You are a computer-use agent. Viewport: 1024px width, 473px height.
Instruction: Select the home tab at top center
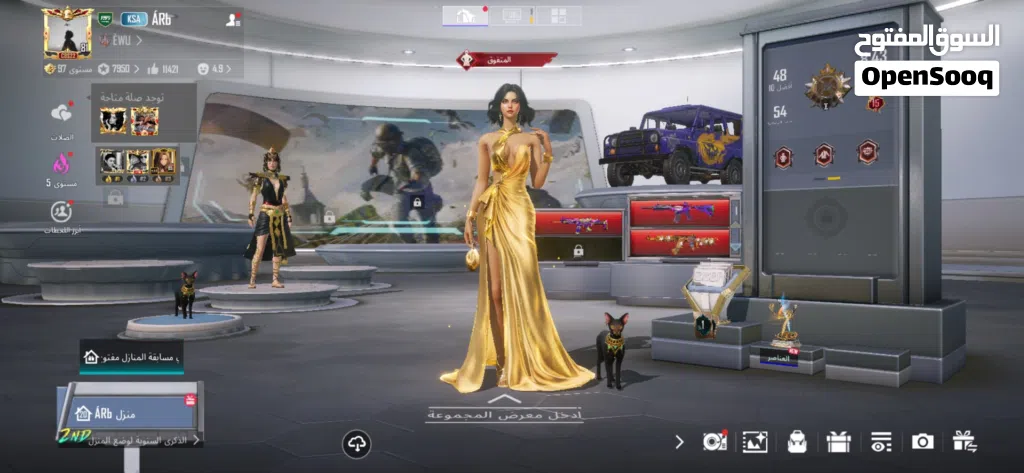tap(466, 15)
